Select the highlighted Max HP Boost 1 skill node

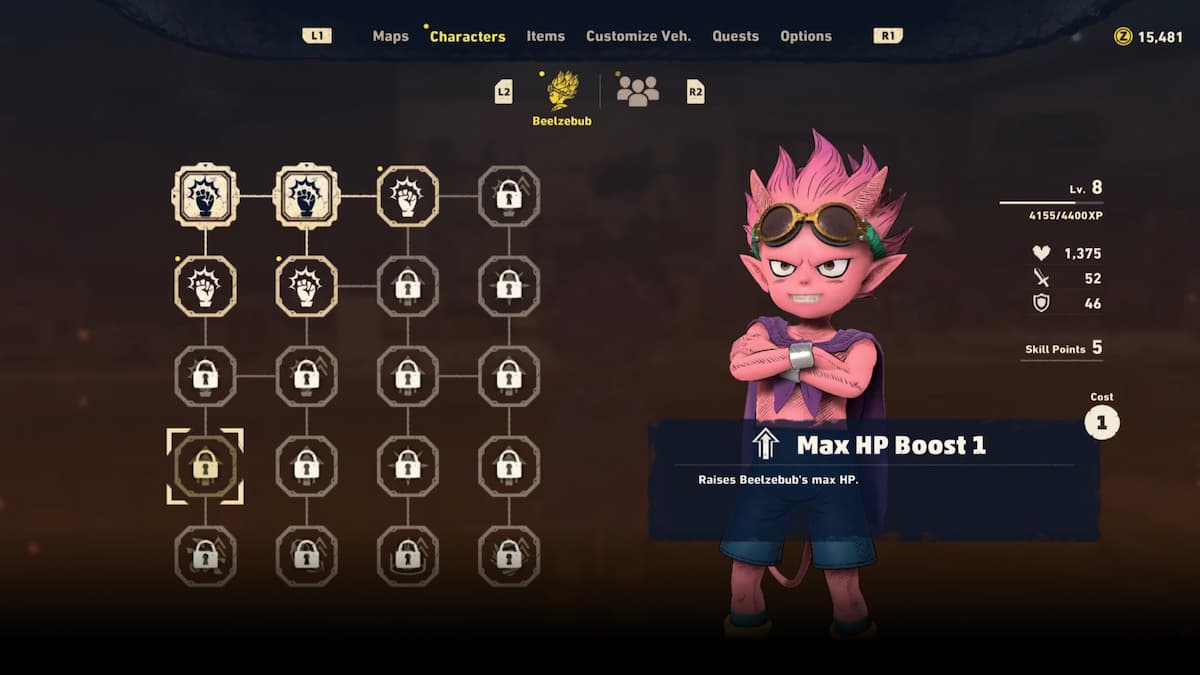click(205, 466)
